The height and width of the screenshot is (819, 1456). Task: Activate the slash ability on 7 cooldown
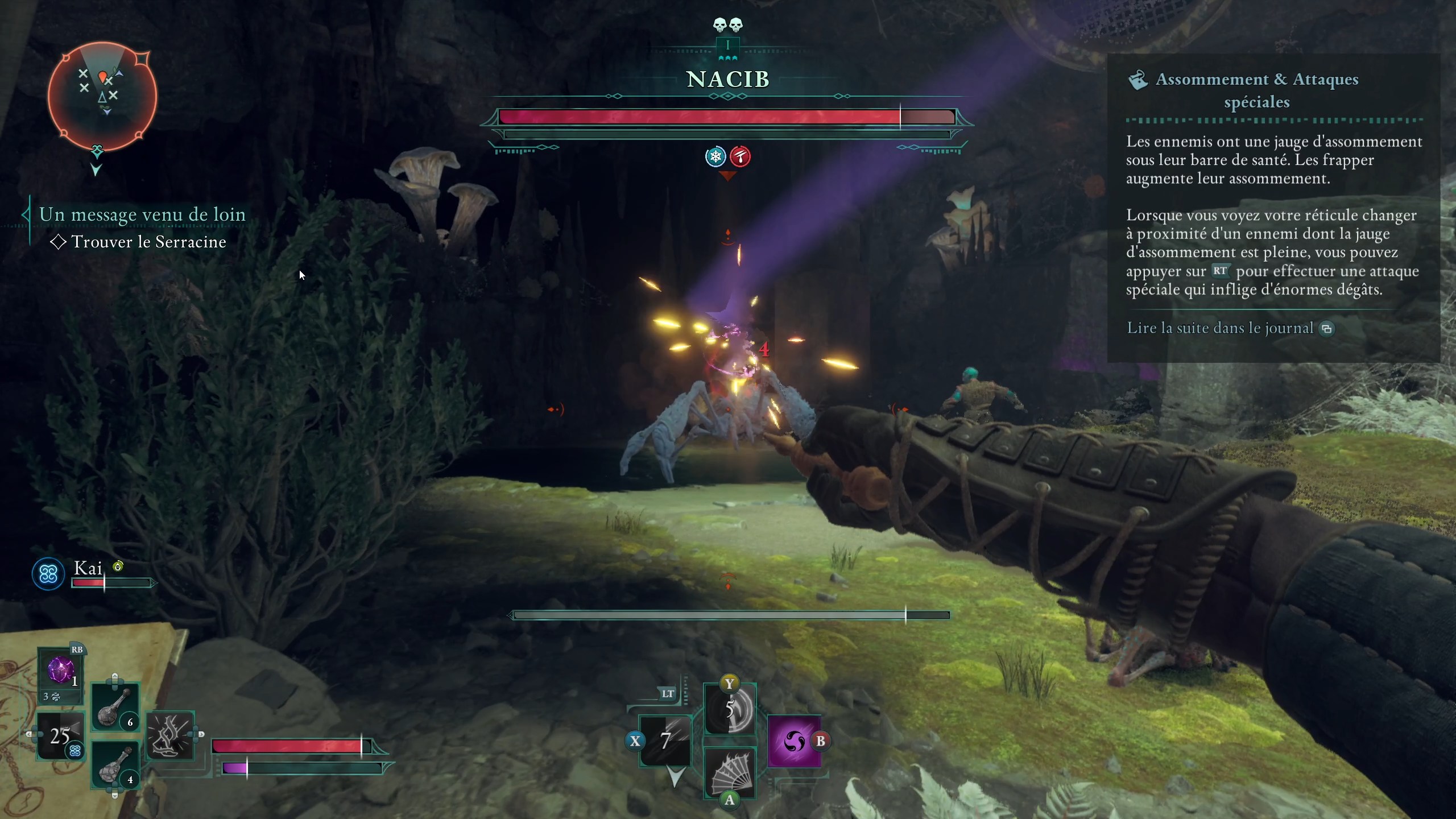coord(665,741)
